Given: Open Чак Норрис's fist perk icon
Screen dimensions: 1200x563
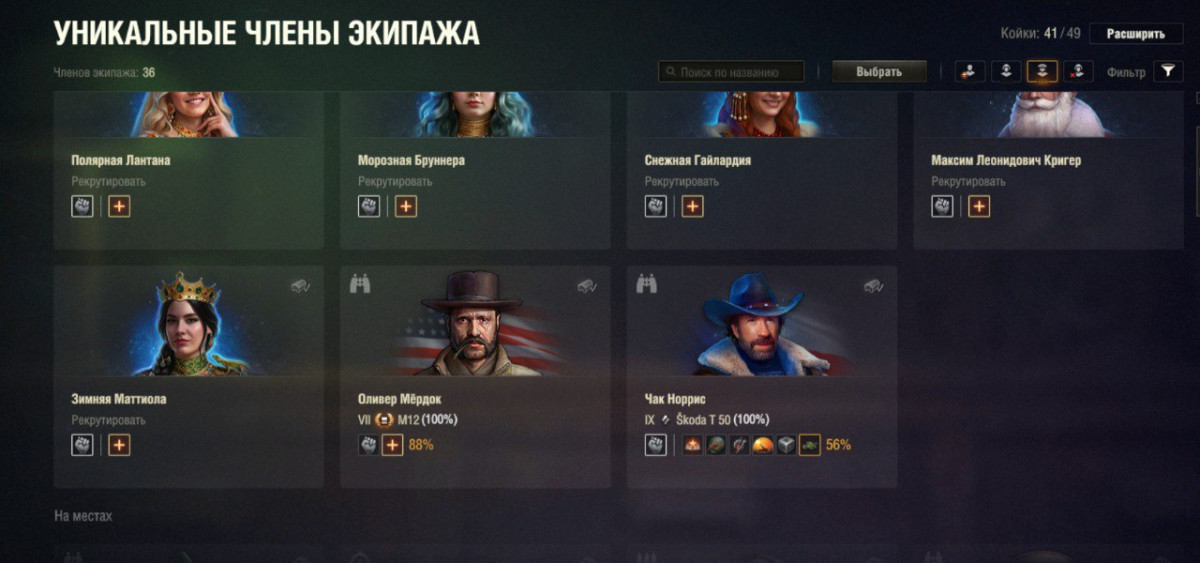Looking at the screenshot, I should coord(656,445).
